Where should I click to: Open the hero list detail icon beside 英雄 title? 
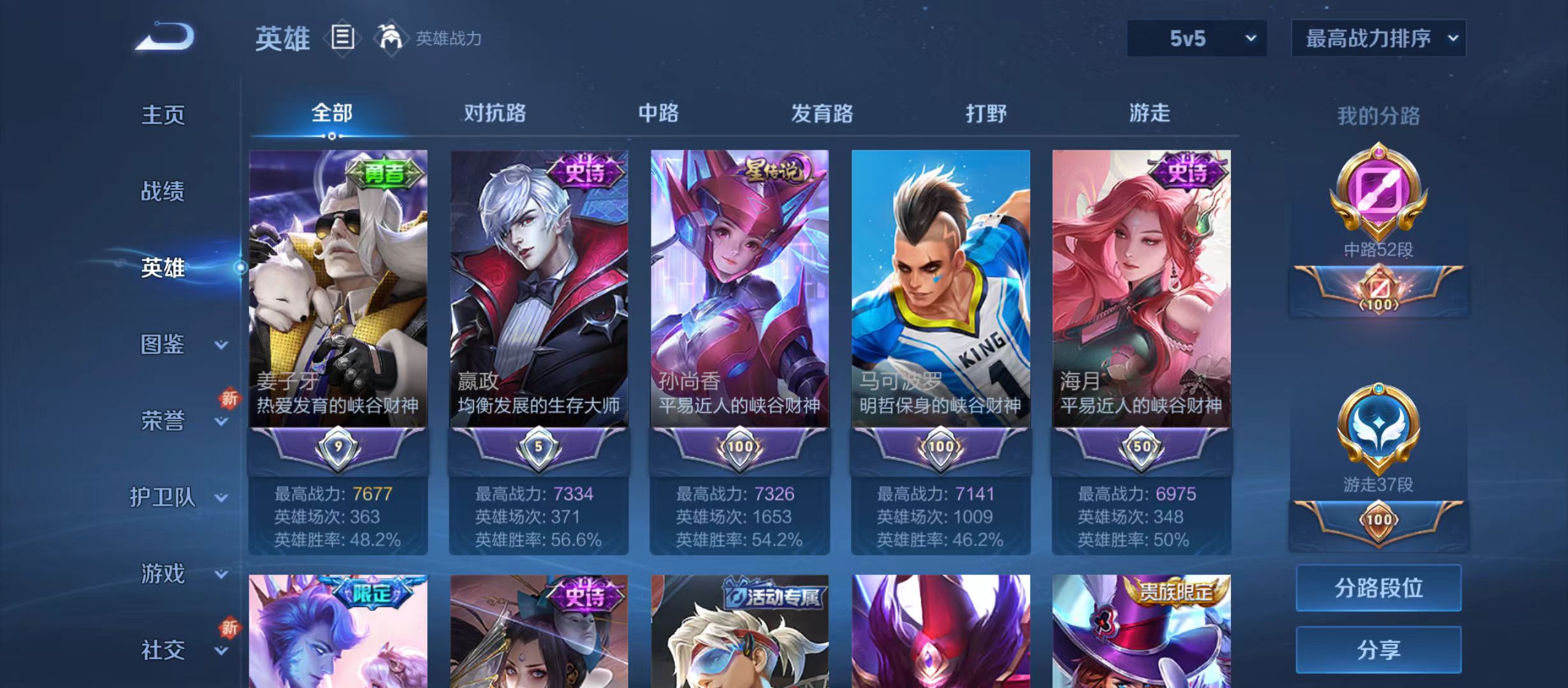click(x=342, y=38)
